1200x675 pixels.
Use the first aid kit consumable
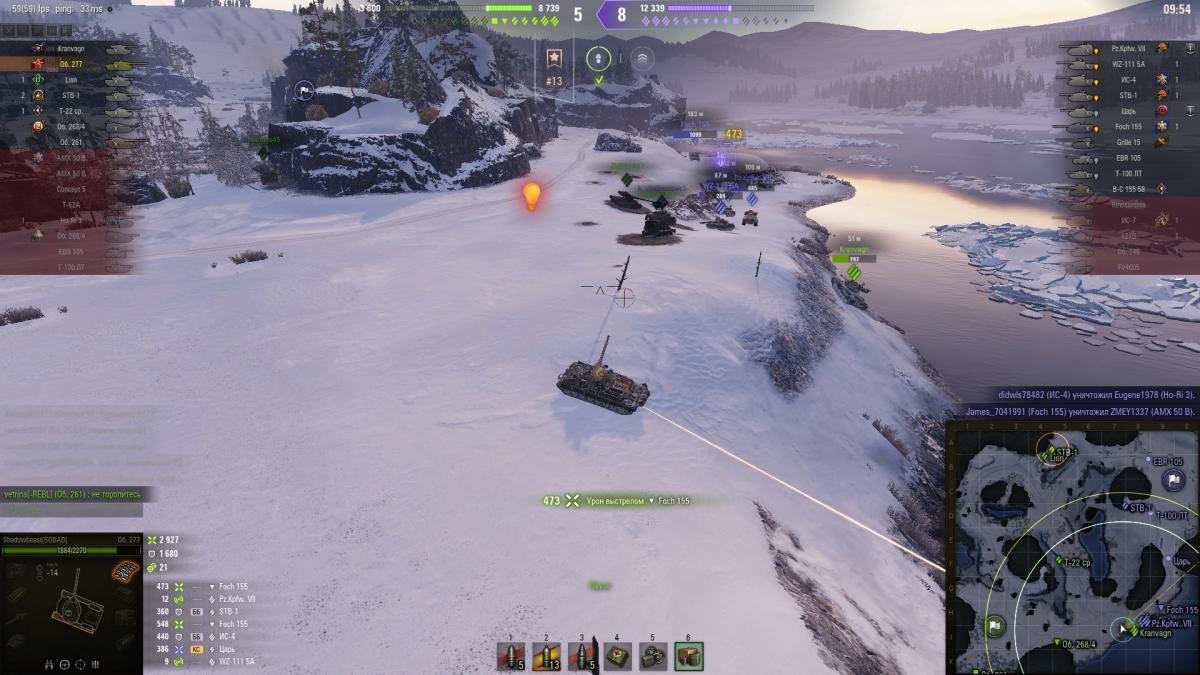pyautogui.click(x=617, y=656)
